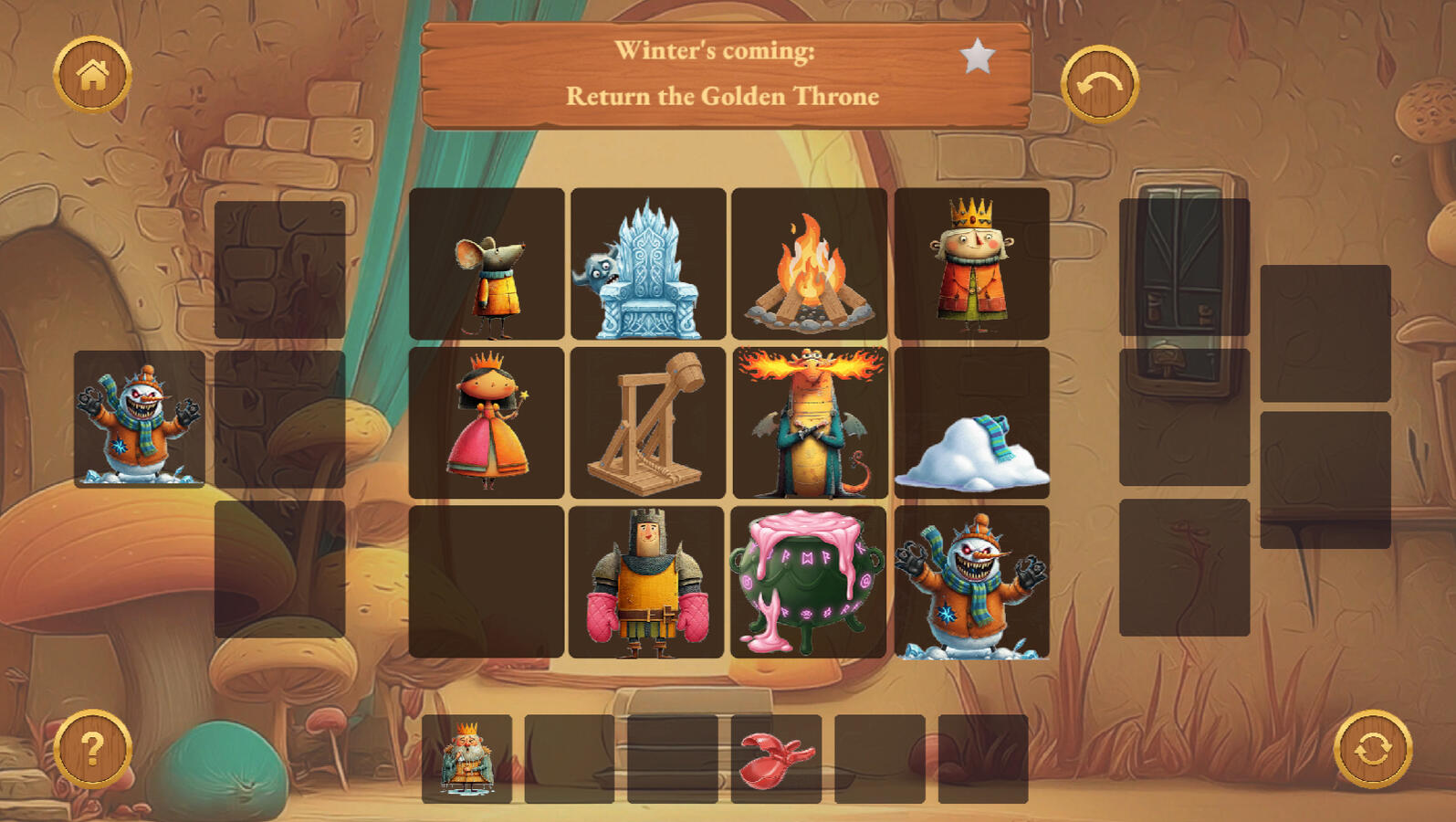Select the crowned figure in orange coat

pyautogui.click(x=971, y=264)
